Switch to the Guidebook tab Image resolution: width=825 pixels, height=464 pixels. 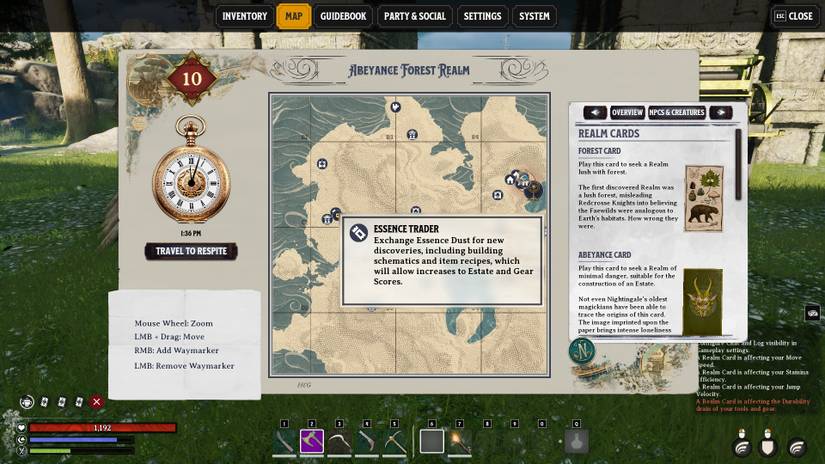click(x=343, y=16)
